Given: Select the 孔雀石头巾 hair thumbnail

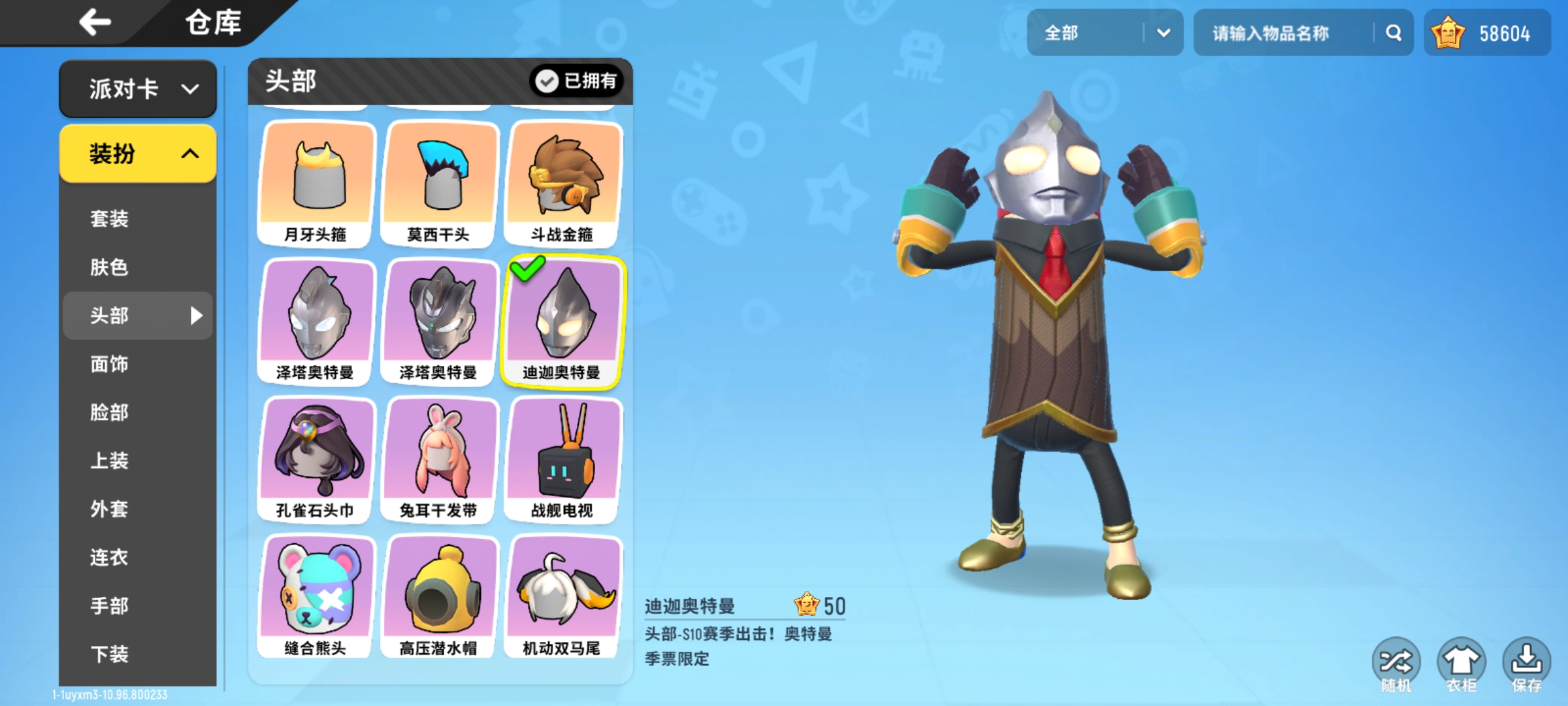Looking at the screenshot, I should pyautogui.click(x=316, y=458).
